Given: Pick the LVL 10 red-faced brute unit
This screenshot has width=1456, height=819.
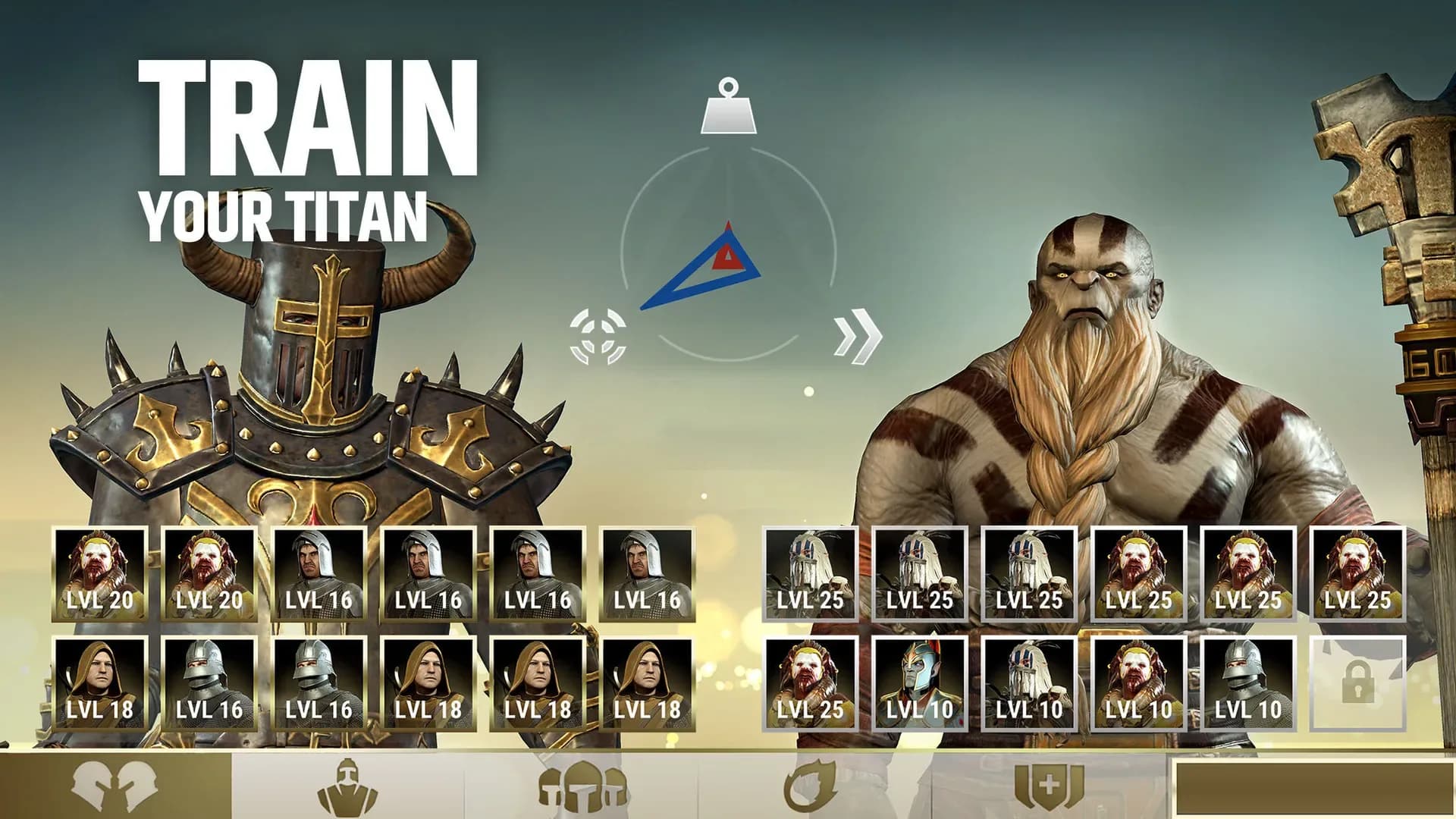Looking at the screenshot, I should tap(1138, 684).
